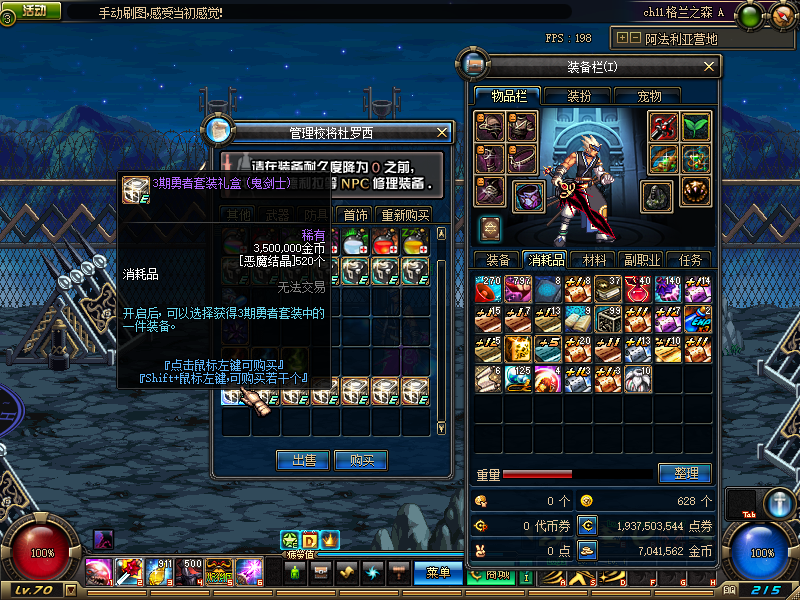
Task: Click the 活动 event button
Action: click(x=33, y=10)
